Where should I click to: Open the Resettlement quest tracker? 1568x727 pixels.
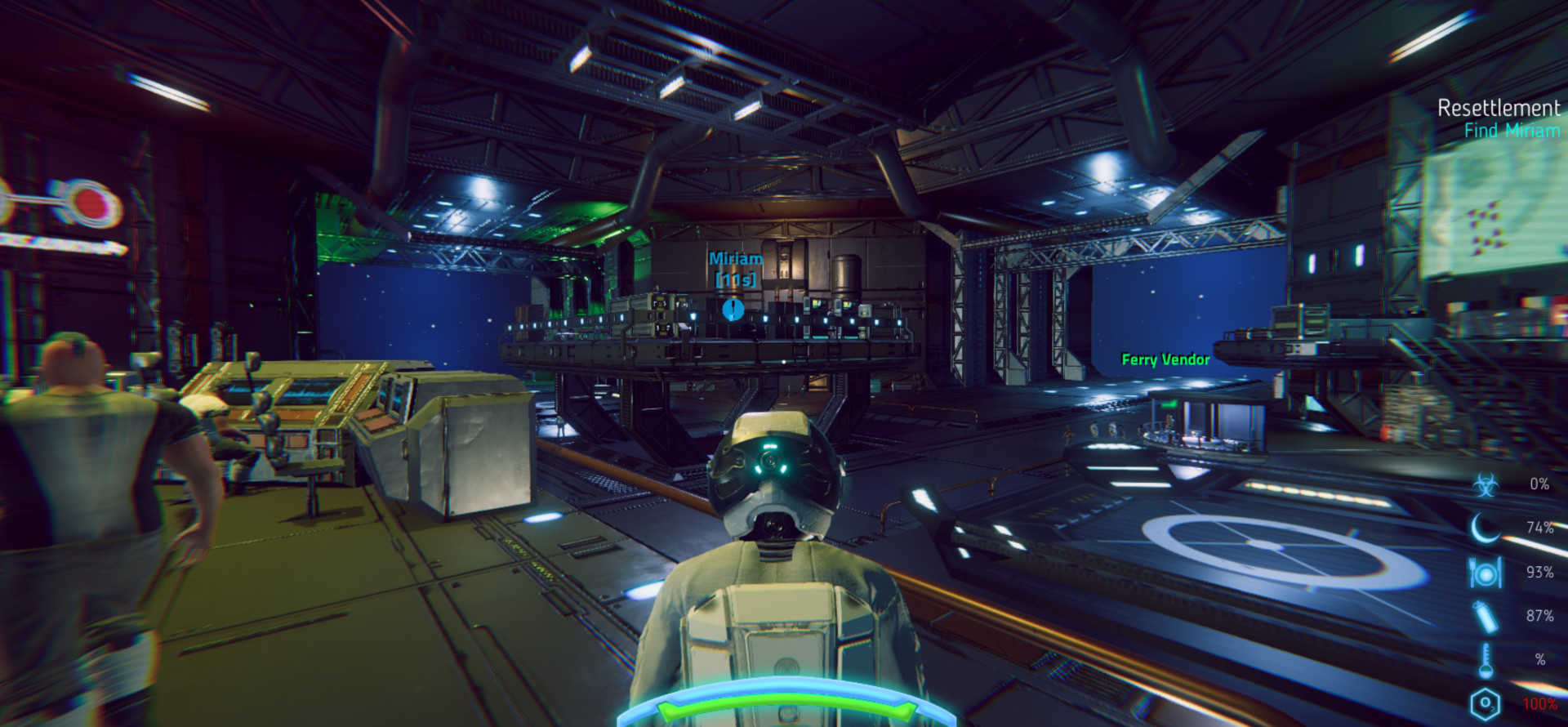(x=1498, y=108)
